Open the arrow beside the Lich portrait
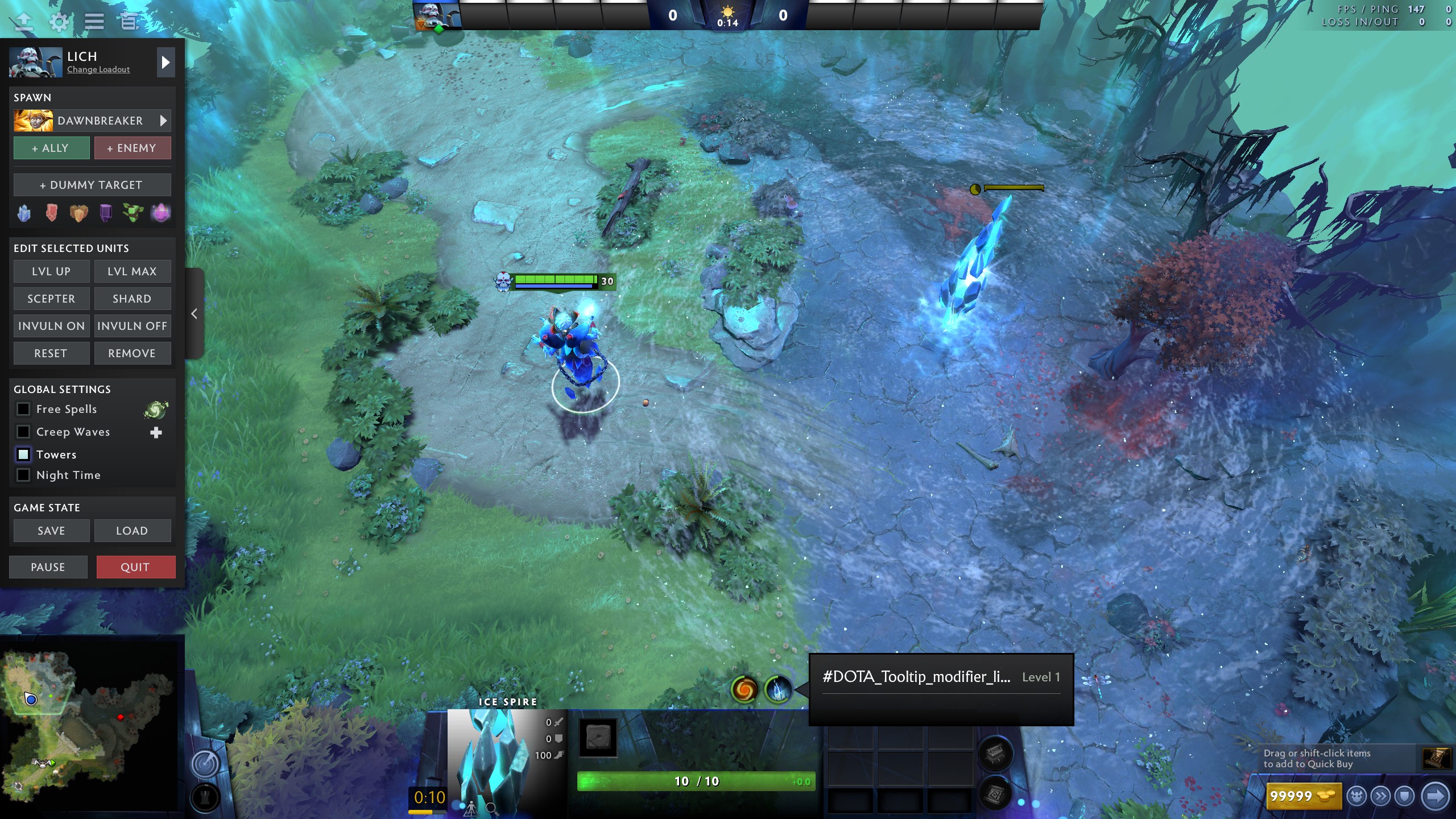This screenshot has height=819, width=1456. [x=166, y=63]
